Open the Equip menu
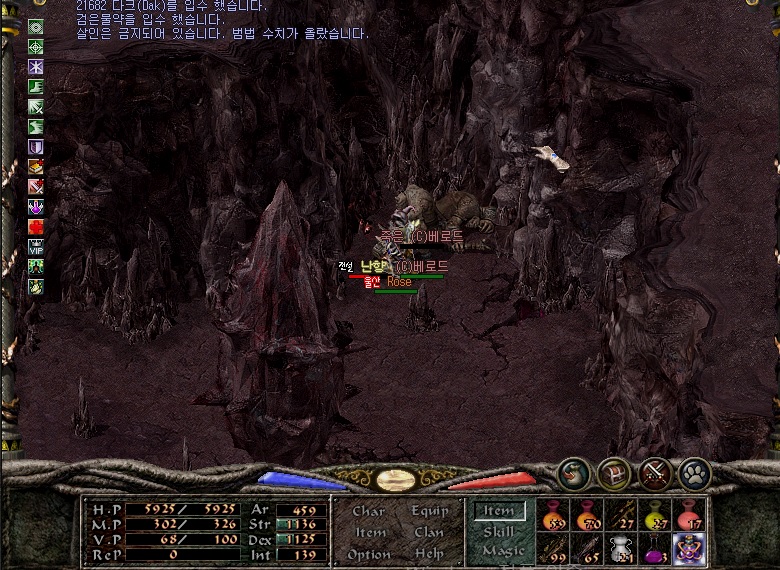The image size is (780, 570). click(429, 511)
